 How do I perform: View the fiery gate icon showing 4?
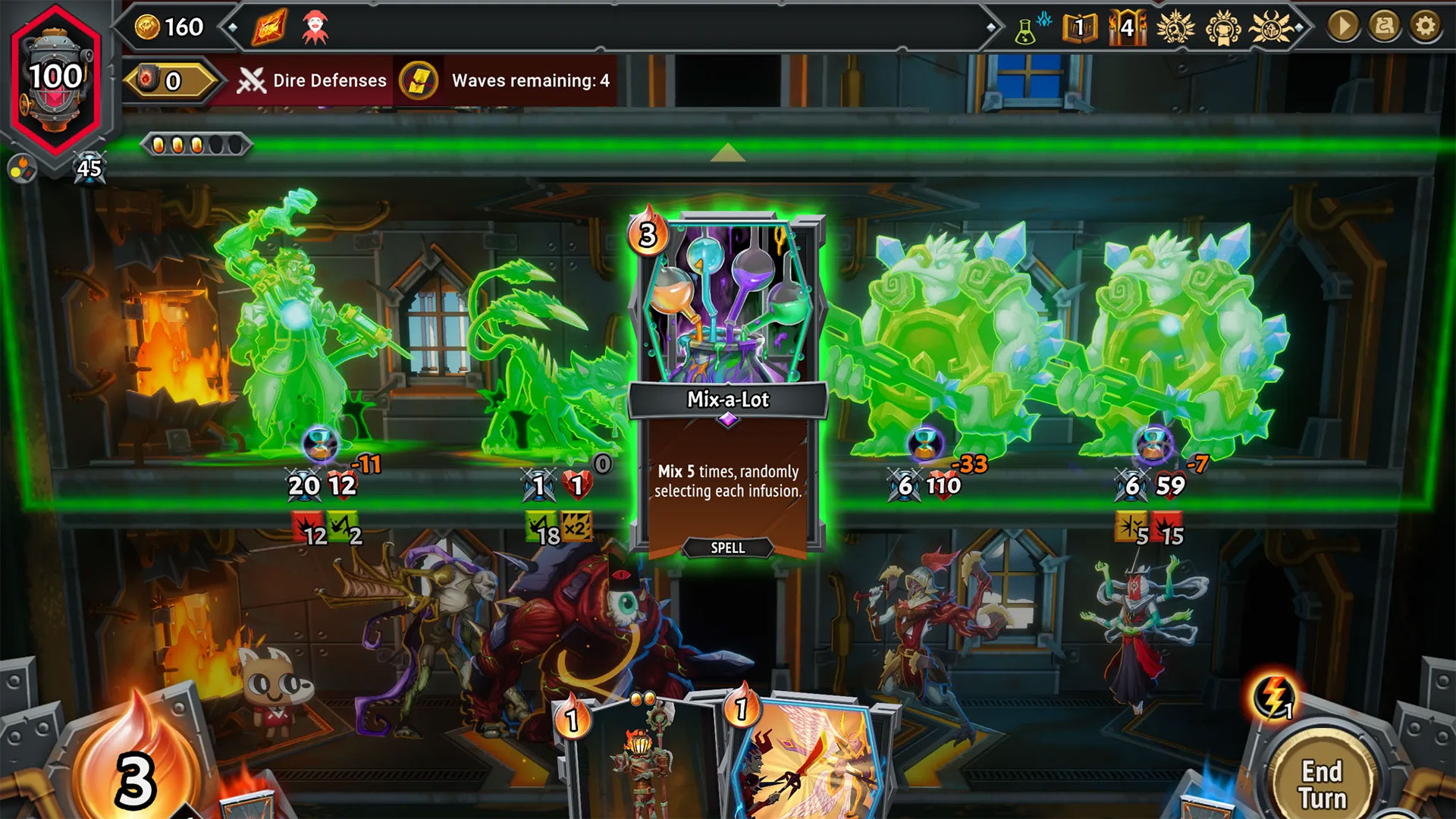1127,28
